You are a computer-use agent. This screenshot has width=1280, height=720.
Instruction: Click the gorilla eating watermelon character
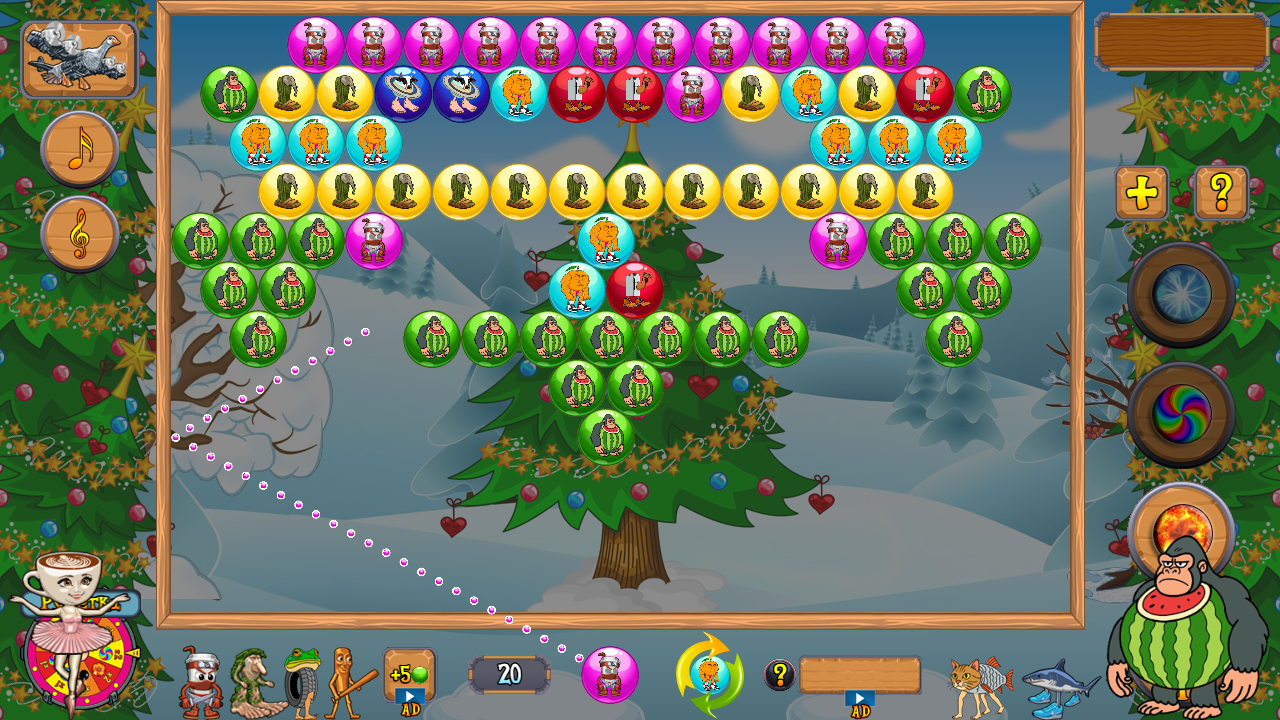tap(1180, 640)
